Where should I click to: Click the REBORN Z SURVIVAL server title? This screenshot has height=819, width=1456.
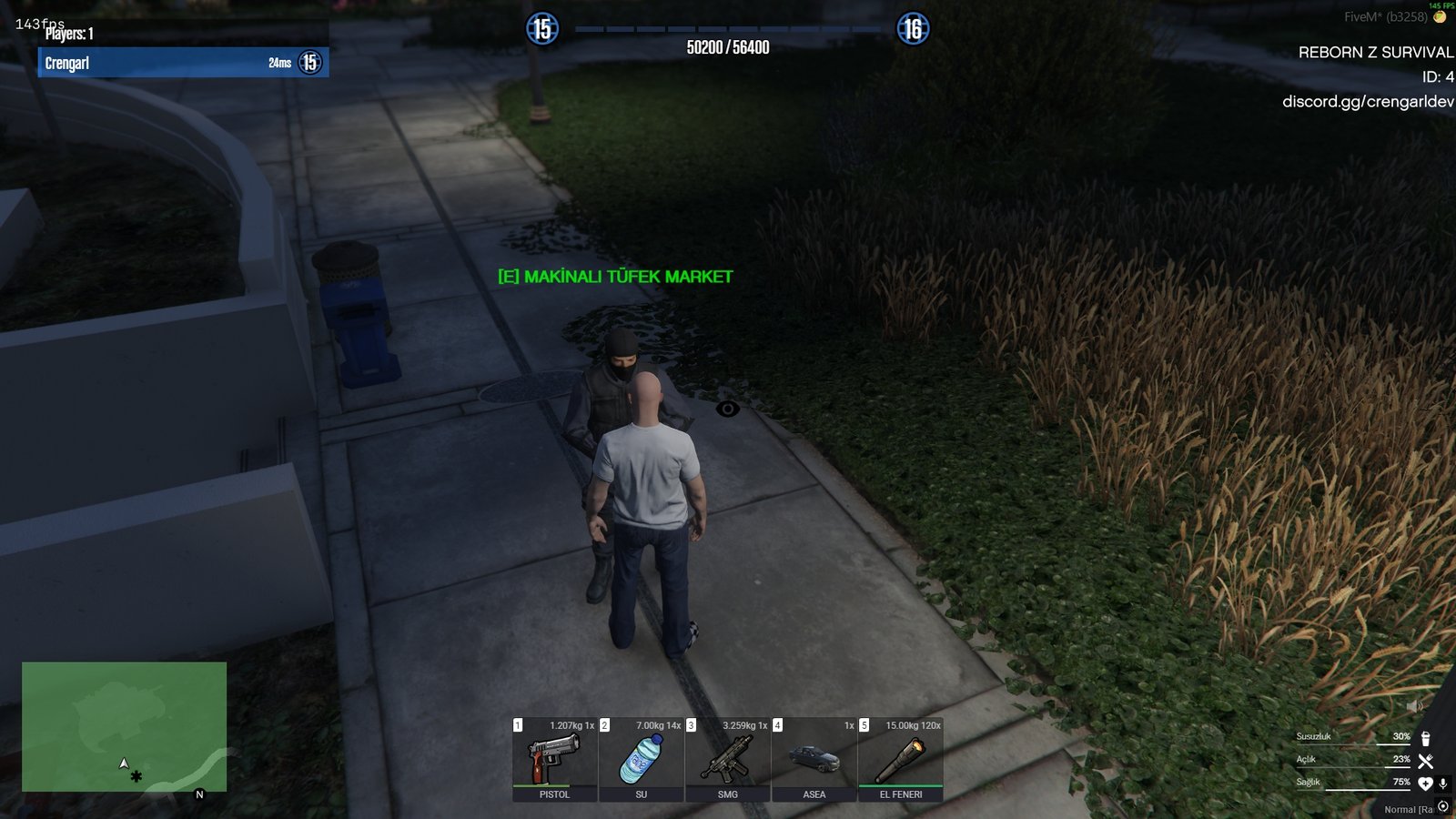tap(1375, 53)
